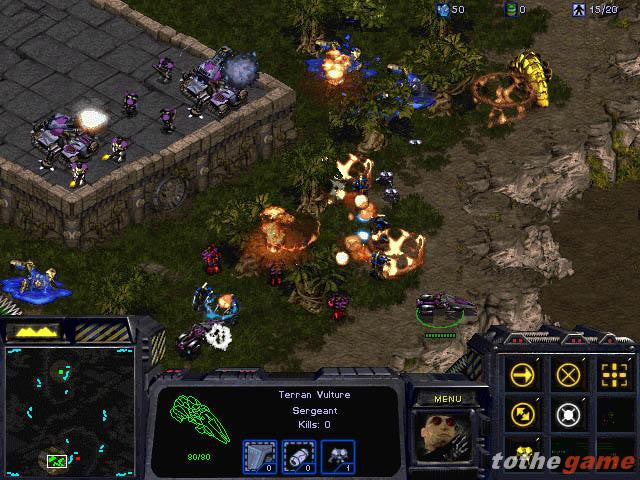Use the Spider Mines ability icon
640x480 pixels.
click(522, 449)
